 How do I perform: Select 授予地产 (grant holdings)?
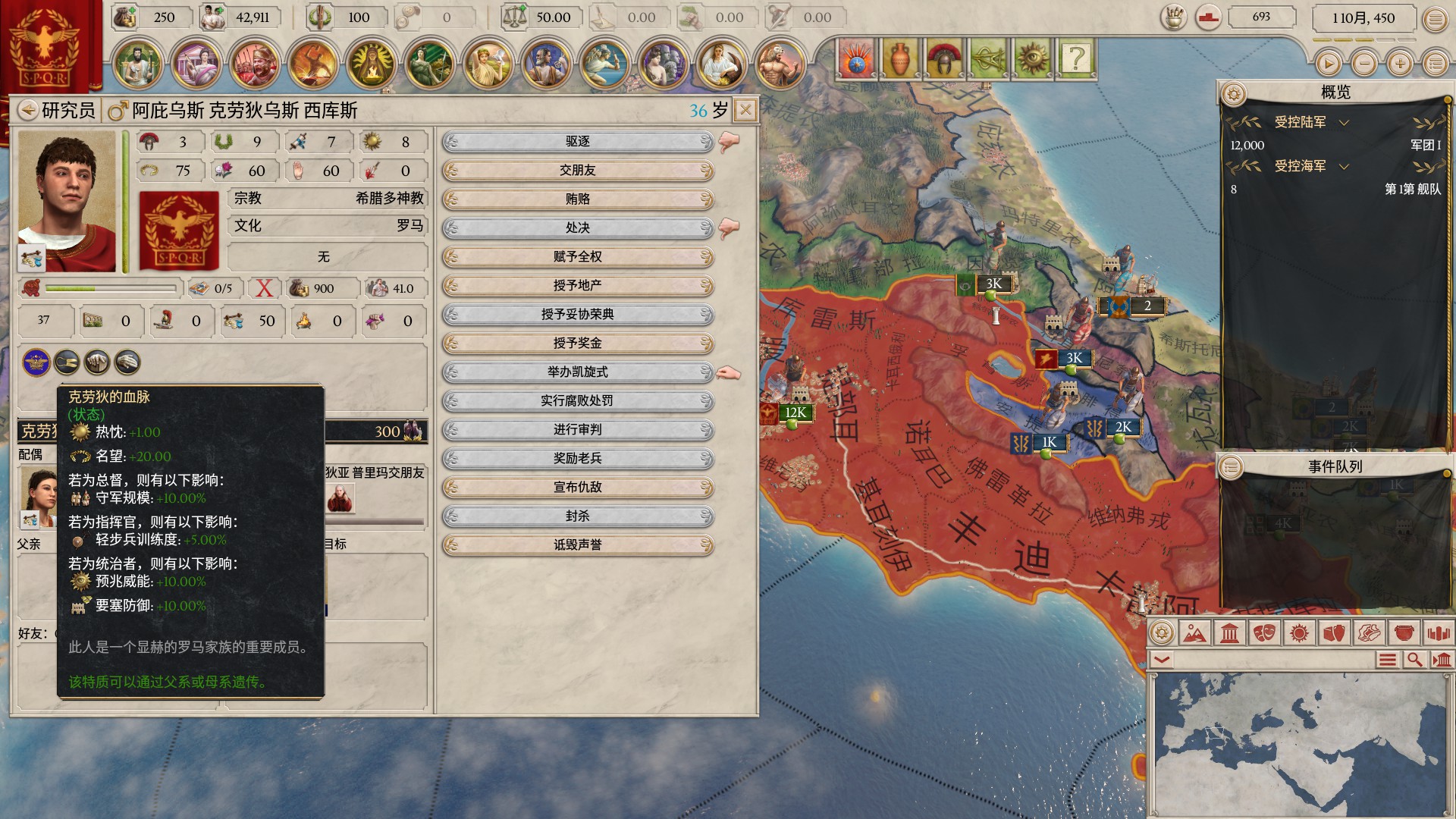pos(578,286)
